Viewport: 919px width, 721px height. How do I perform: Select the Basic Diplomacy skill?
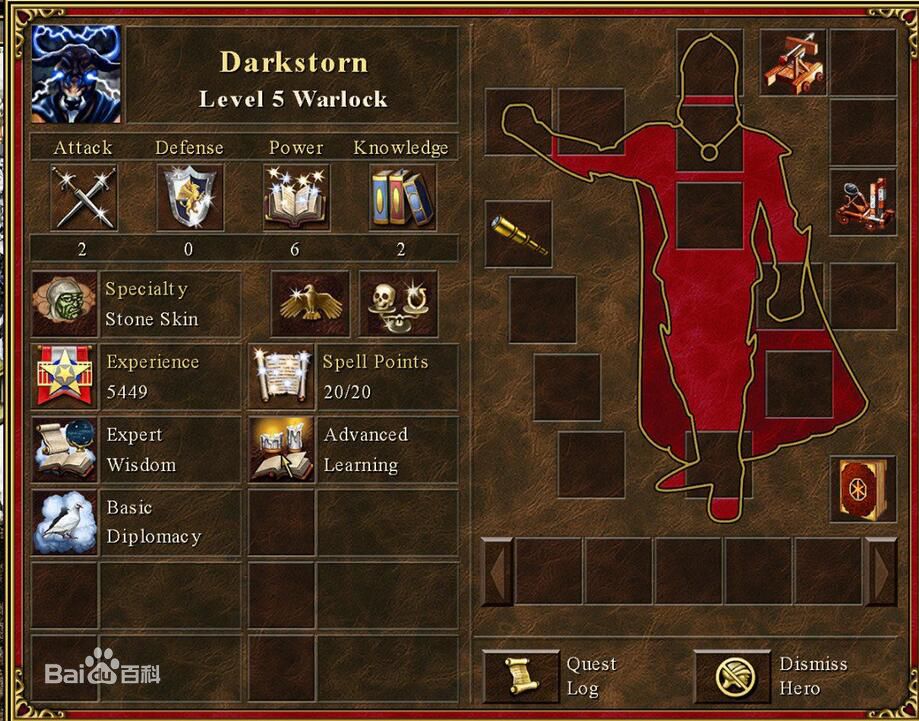click(x=65, y=521)
